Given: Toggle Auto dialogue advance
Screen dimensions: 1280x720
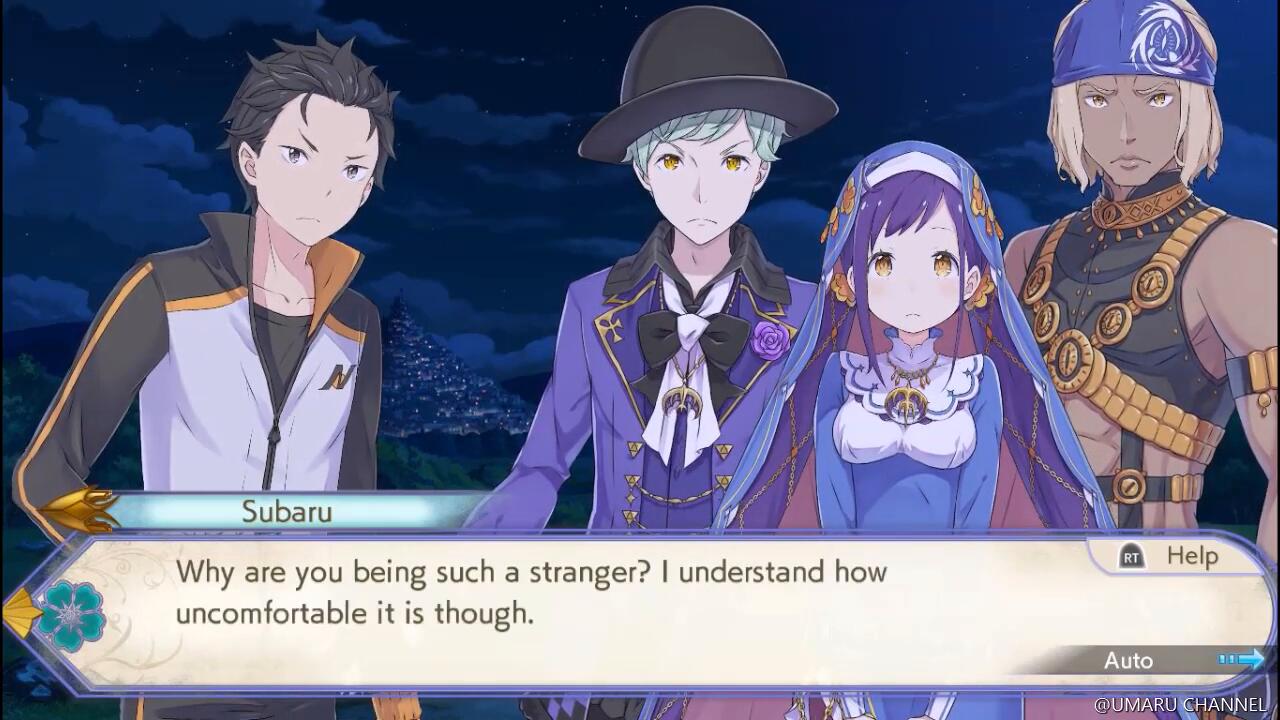Looking at the screenshot, I should 1130,660.
